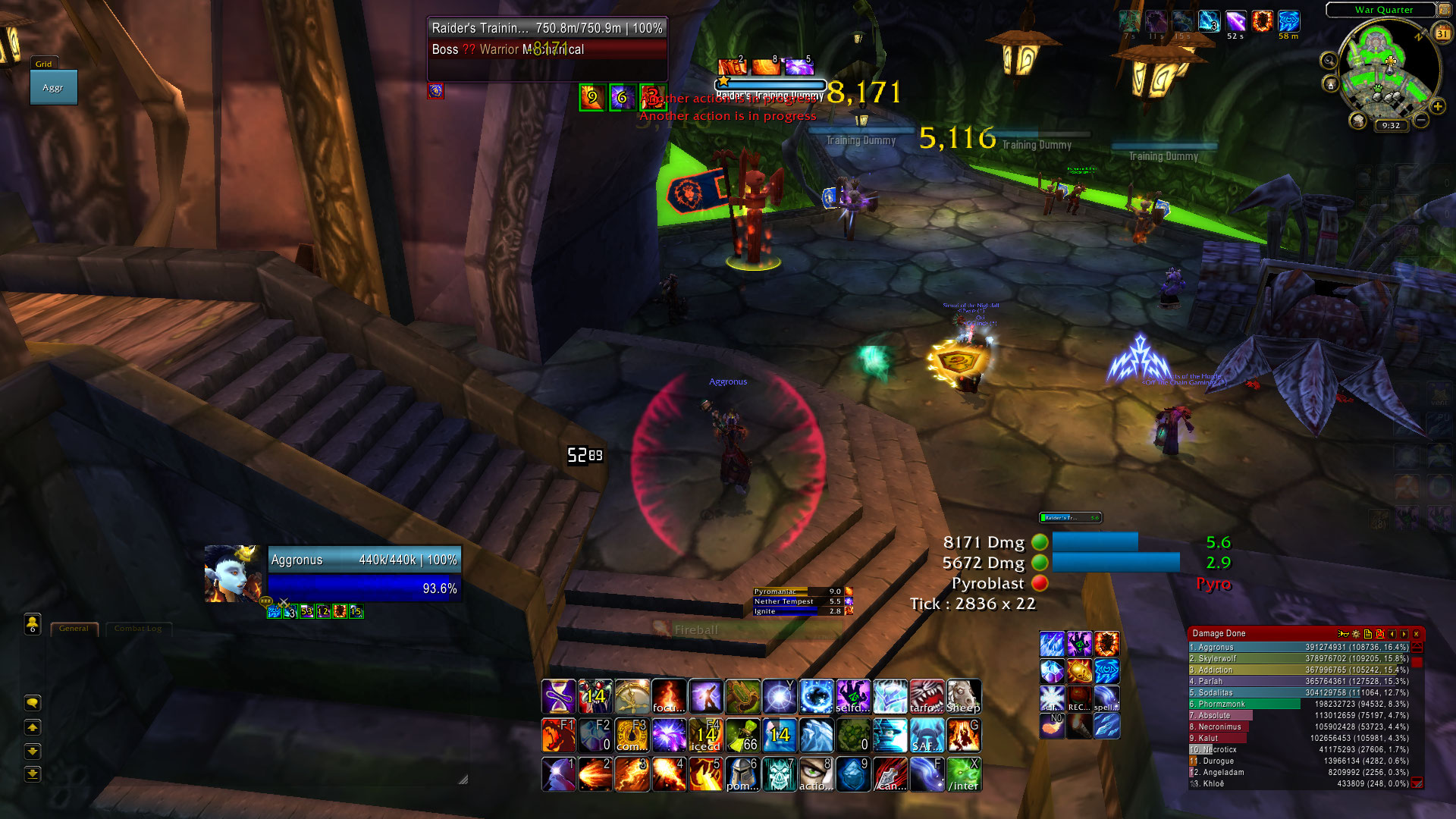Cast Polymorph using the Sheep button

click(963, 696)
